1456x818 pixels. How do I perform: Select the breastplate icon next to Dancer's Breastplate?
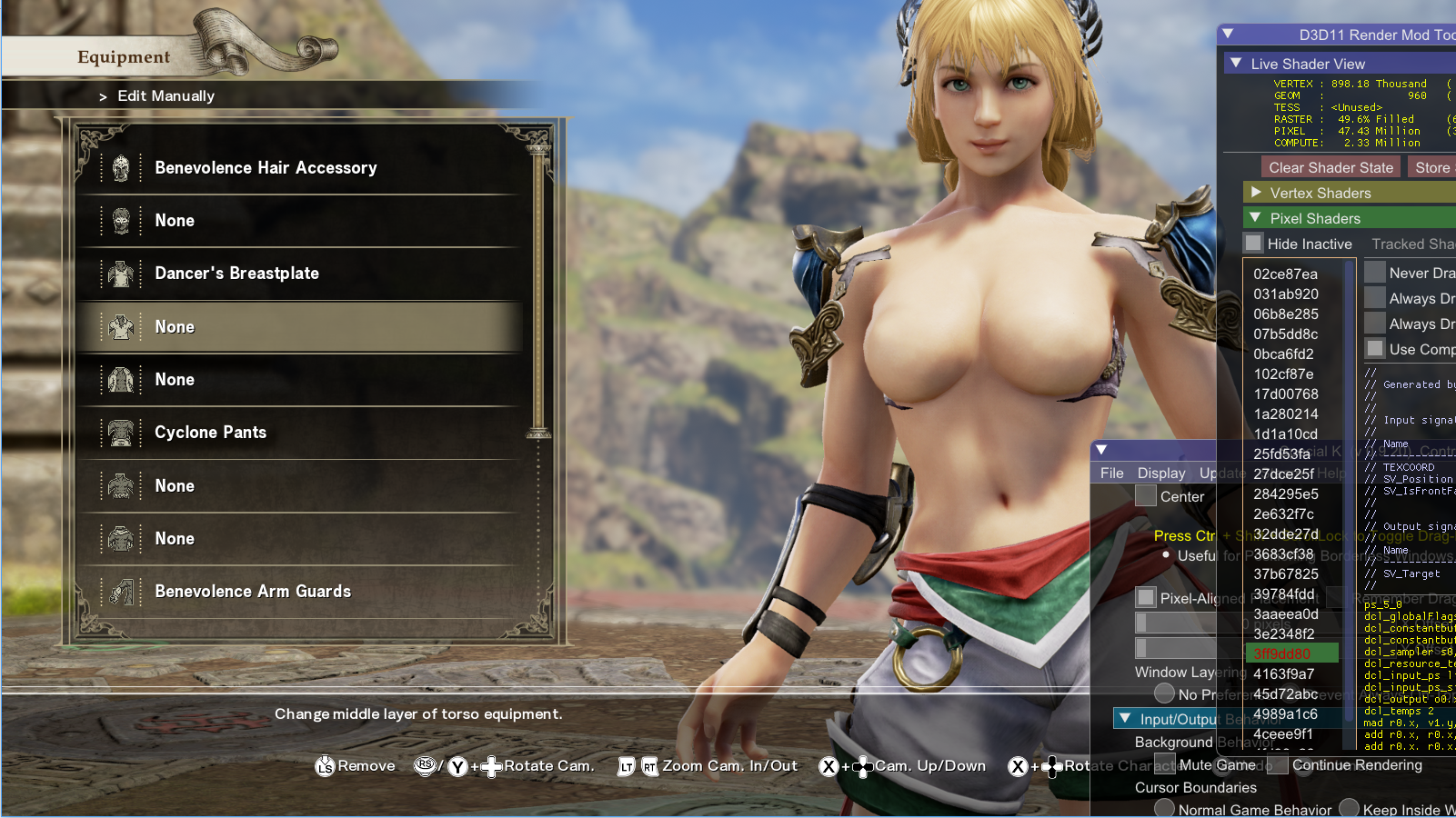point(121,273)
